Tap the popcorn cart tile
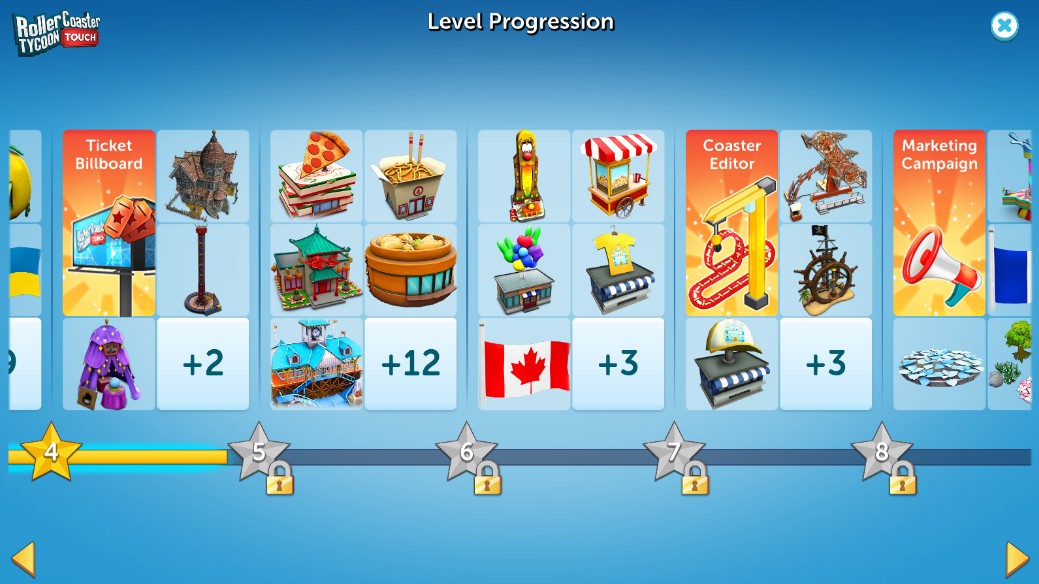The height and width of the screenshot is (584, 1039). (618, 175)
